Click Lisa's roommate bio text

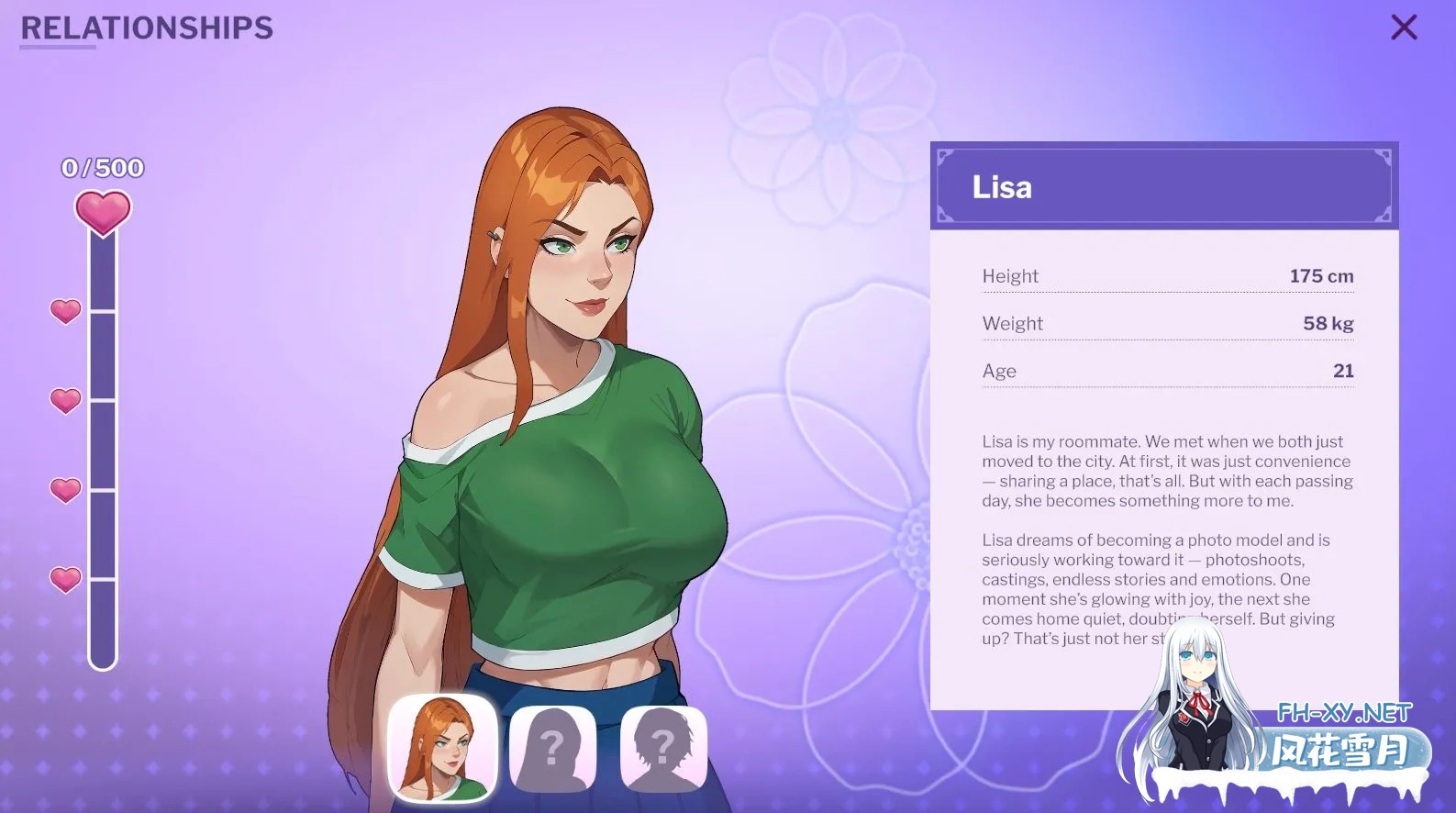coord(1165,470)
